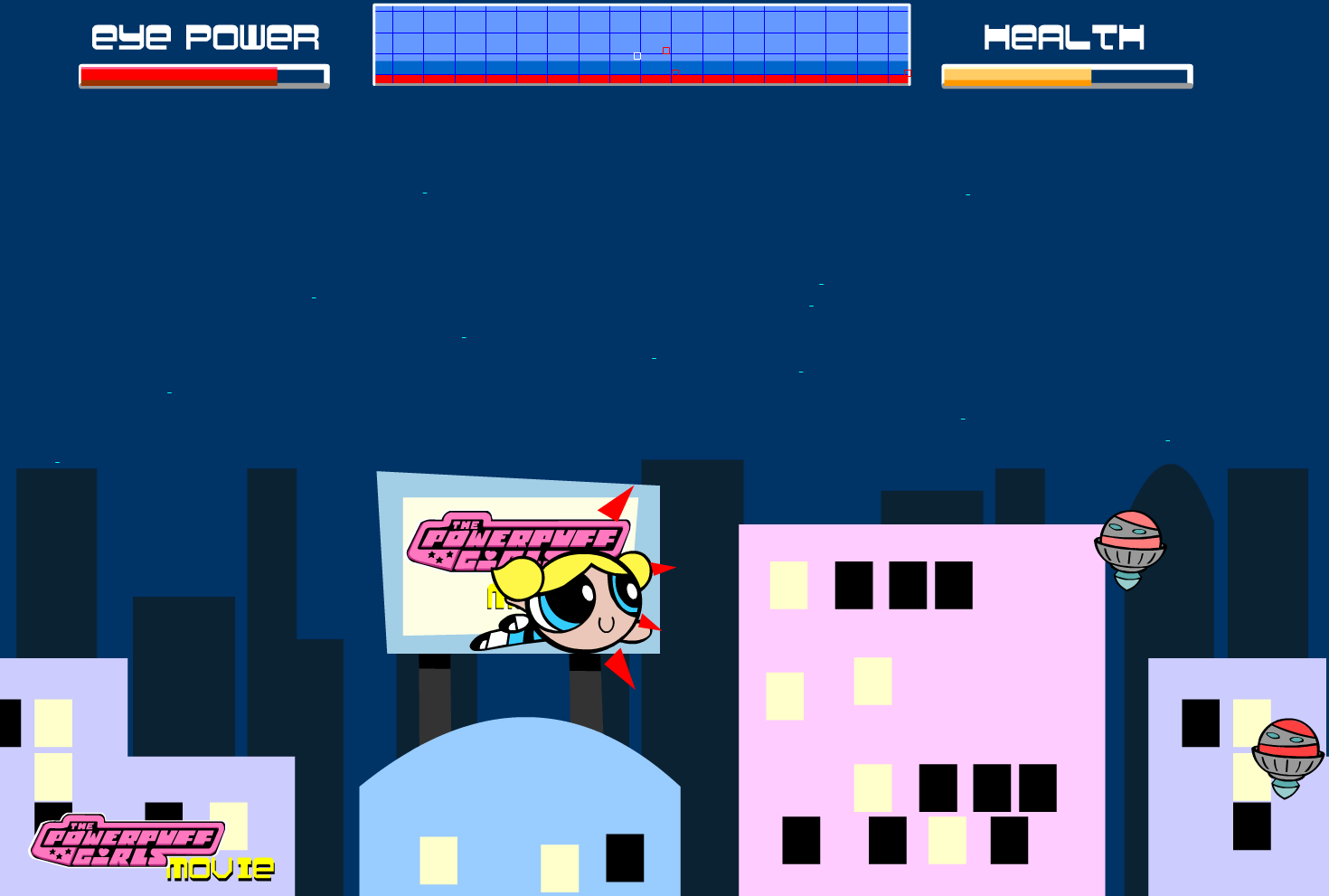The width and height of the screenshot is (1329, 896).
Task: Open the radar minimap panel at top center
Action: click(642, 43)
